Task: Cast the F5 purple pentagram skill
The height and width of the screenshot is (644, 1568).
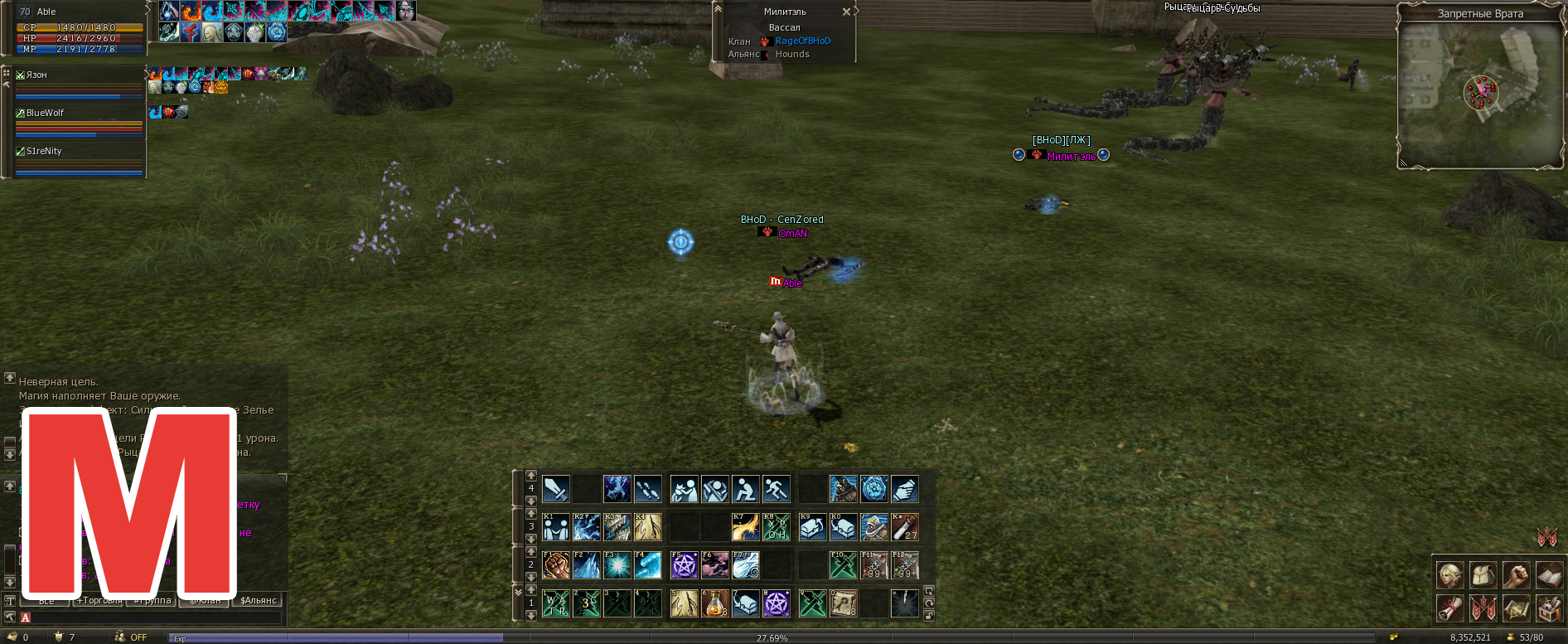Action: pos(684,565)
